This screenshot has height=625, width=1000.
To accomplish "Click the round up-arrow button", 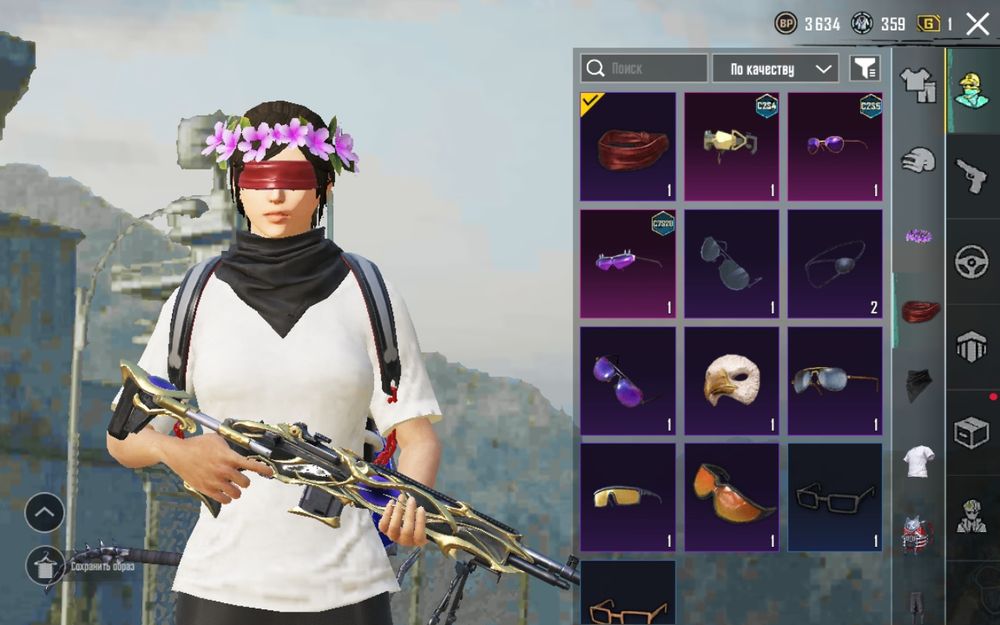I will click(45, 513).
